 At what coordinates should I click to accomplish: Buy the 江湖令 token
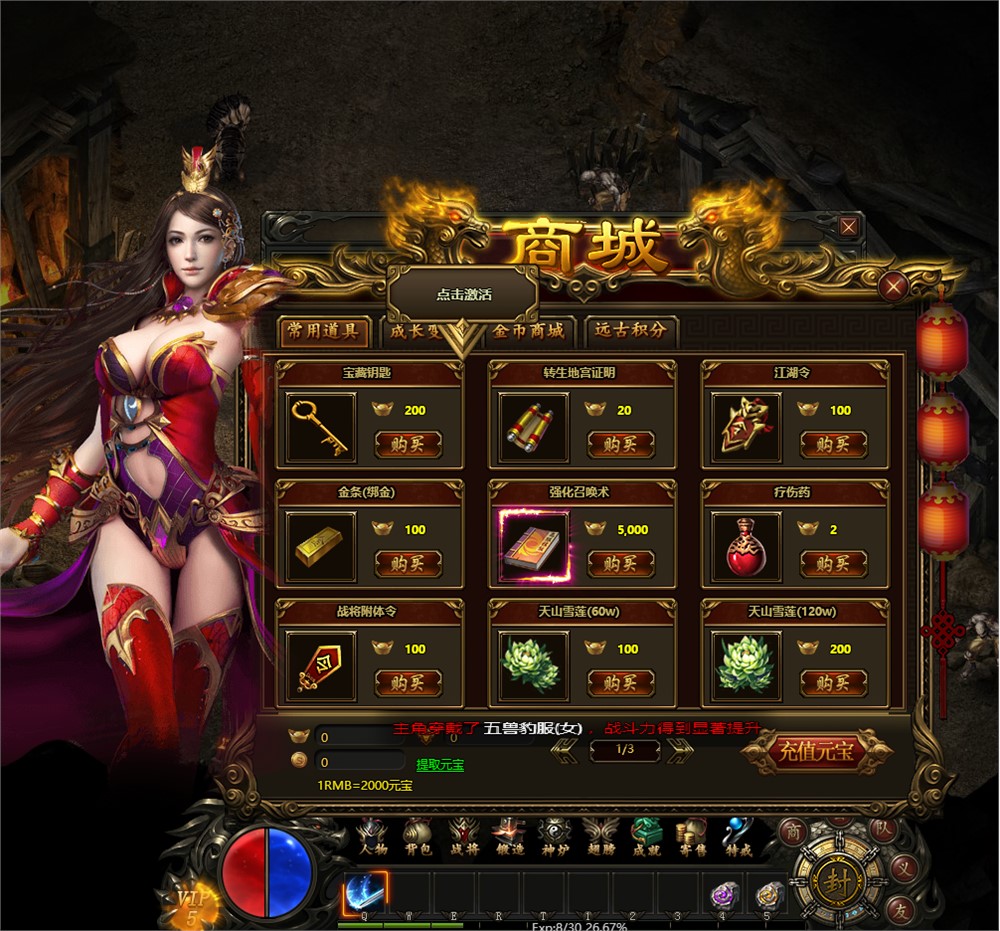[833, 444]
